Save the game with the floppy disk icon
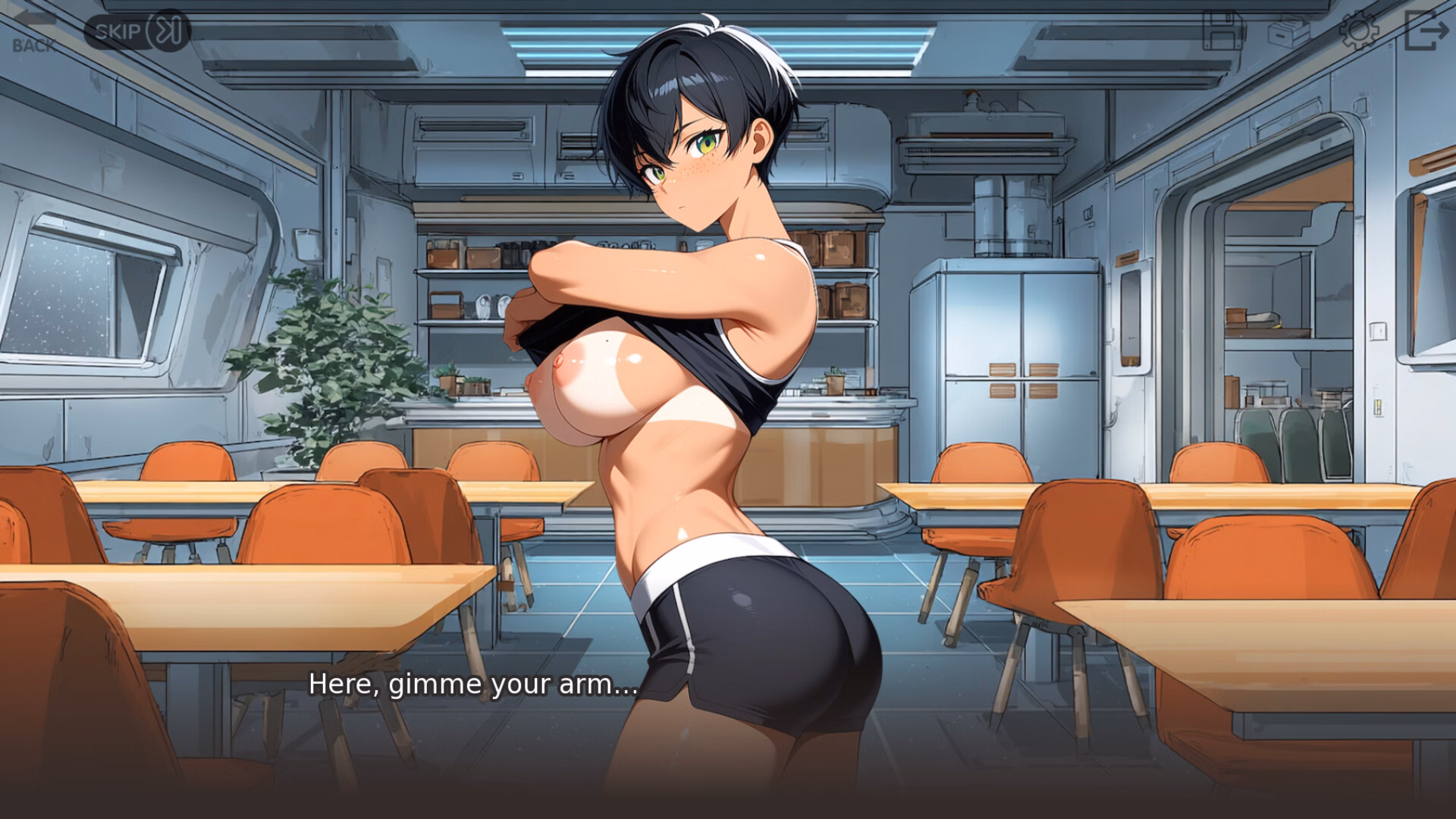Image resolution: width=1456 pixels, height=819 pixels. [1223, 31]
